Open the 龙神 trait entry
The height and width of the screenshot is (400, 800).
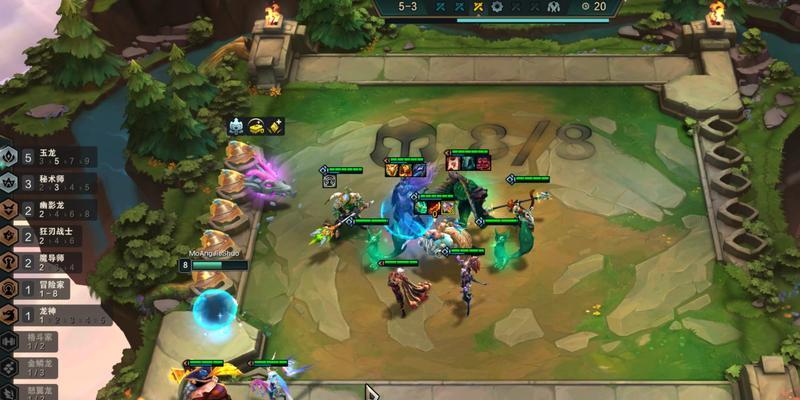point(40,314)
